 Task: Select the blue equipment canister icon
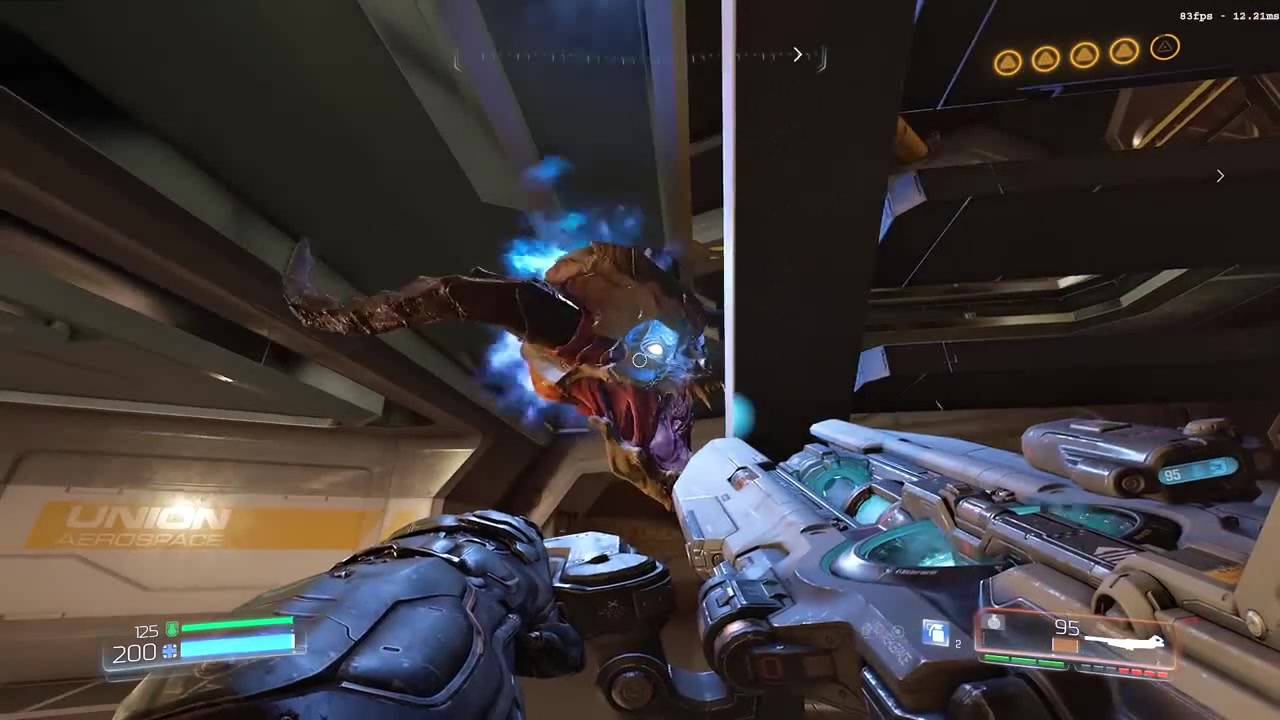pyautogui.click(x=936, y=634)
